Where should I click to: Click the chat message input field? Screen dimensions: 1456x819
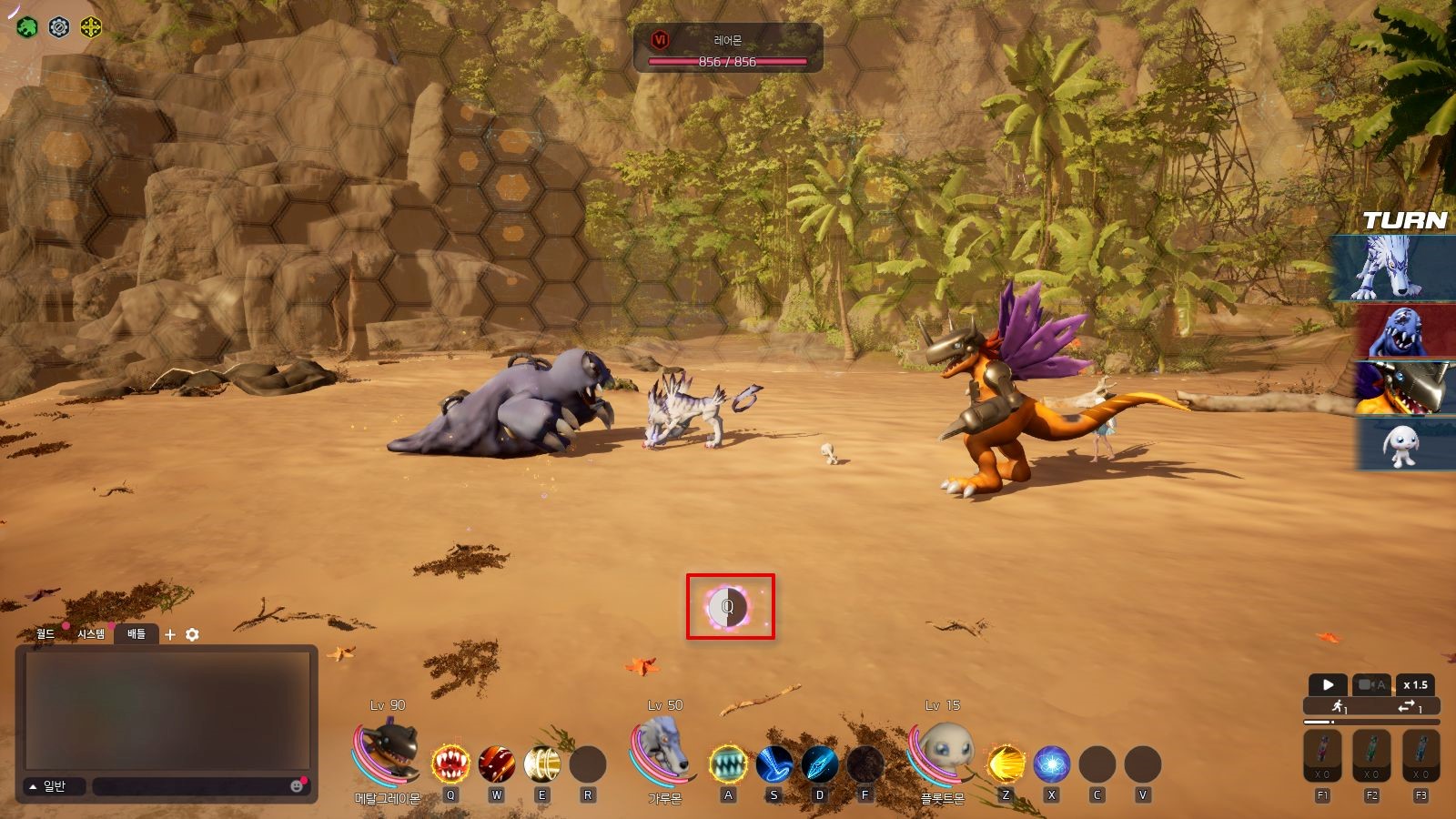point(191,785)
